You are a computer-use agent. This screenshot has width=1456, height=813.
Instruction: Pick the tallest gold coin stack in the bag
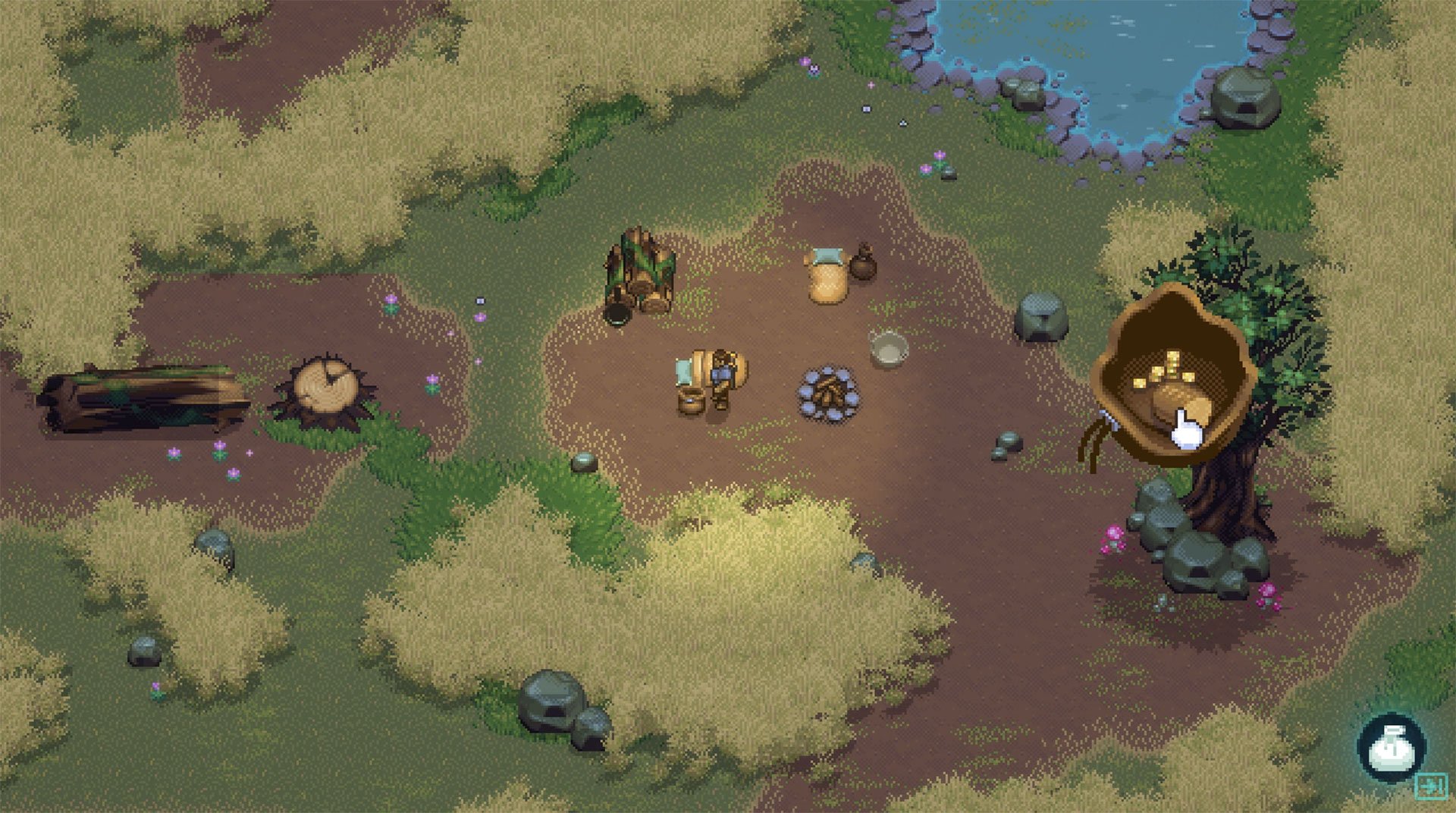pyautogui.click(x=1172, y=363)
